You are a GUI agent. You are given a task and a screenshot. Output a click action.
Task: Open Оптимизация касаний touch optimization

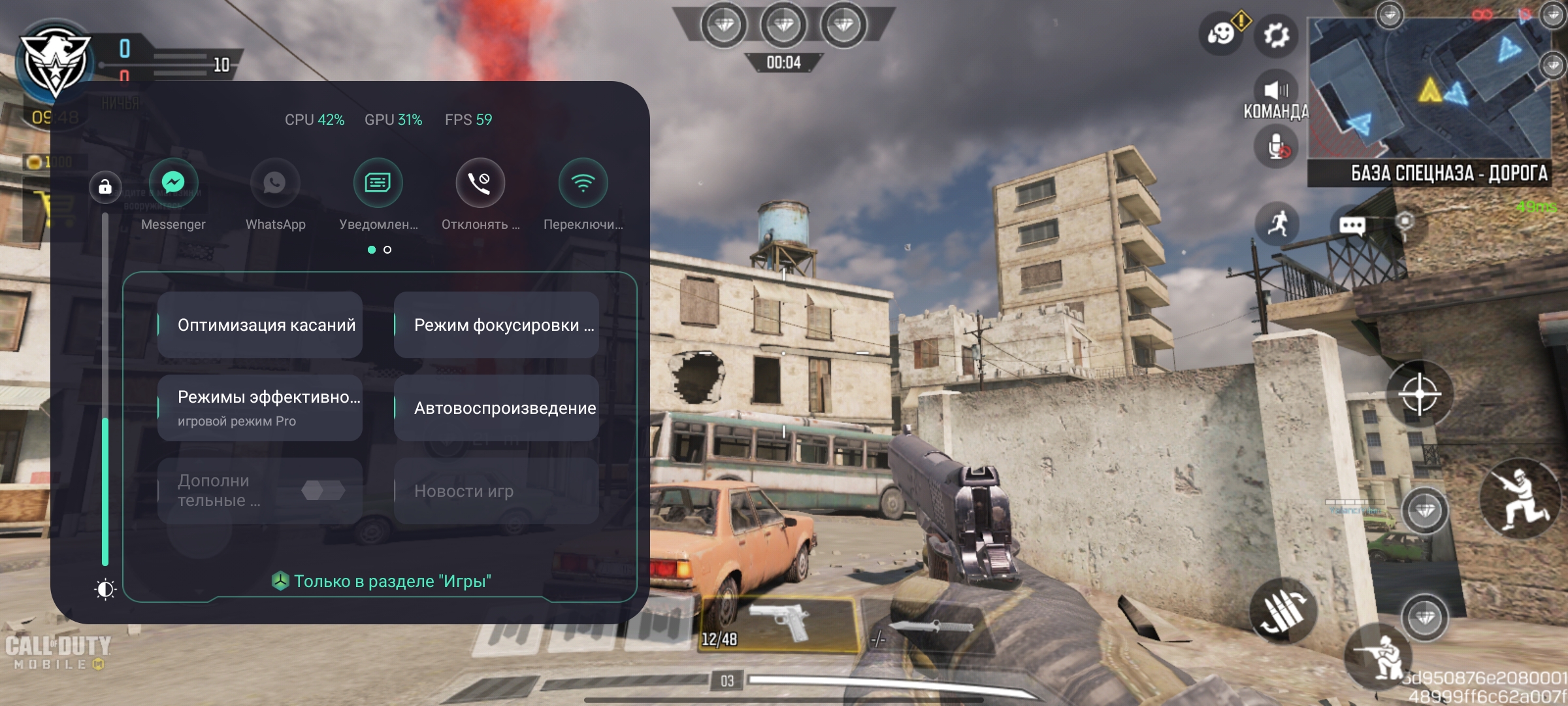[x=260, y=325]
